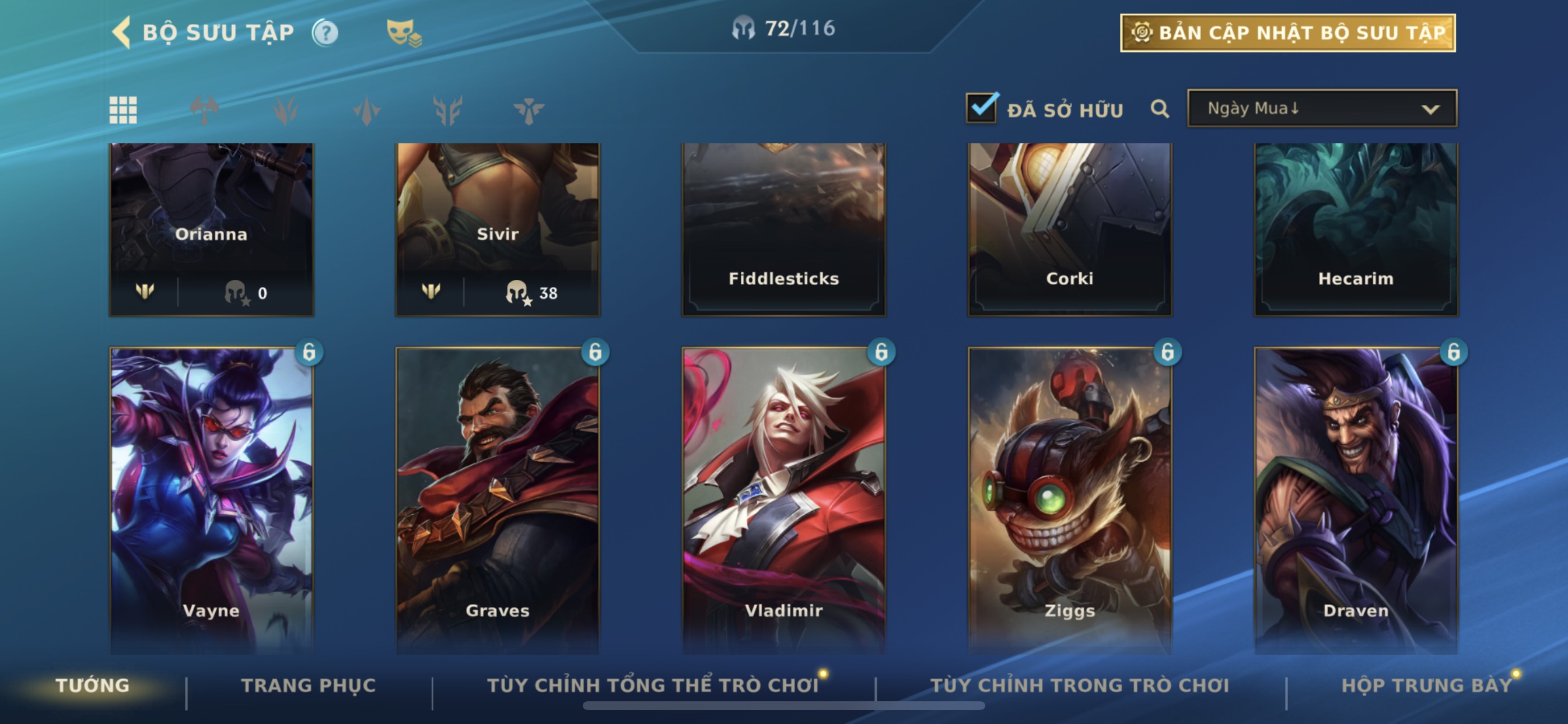The height and width of the screenshot is (724, 1568).
Task: Go back from the Bộ Sưu Tập screen
Action: [x=123, y=32]
